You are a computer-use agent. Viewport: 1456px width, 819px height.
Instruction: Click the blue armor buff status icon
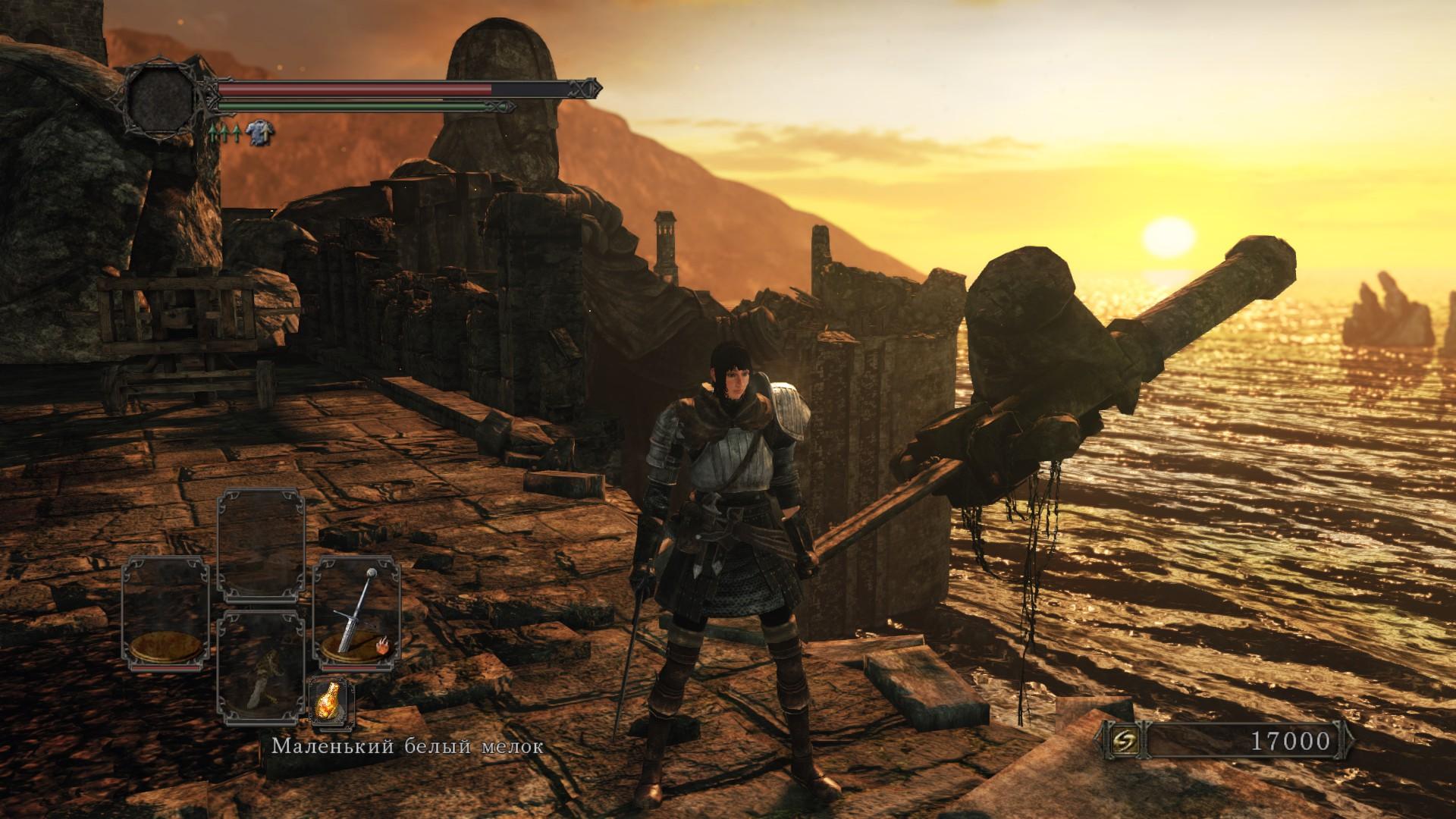(x=259, y=133)
